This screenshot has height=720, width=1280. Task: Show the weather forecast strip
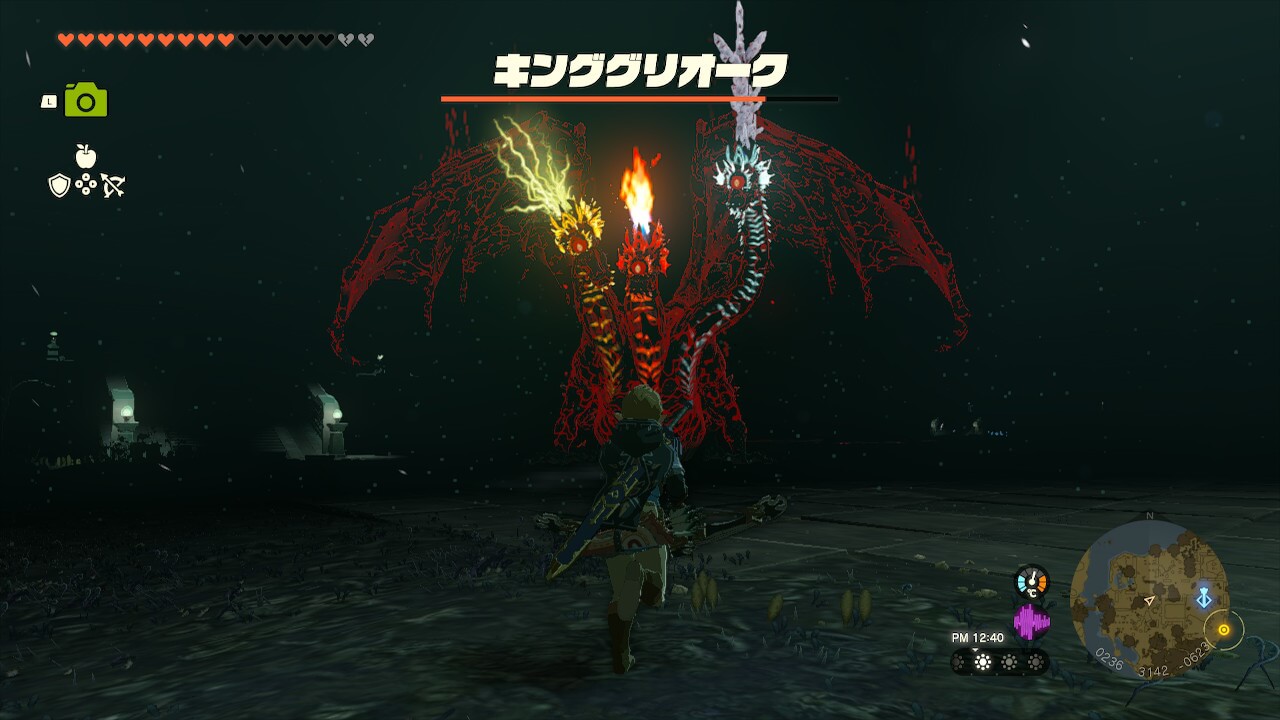pos(999,662)
